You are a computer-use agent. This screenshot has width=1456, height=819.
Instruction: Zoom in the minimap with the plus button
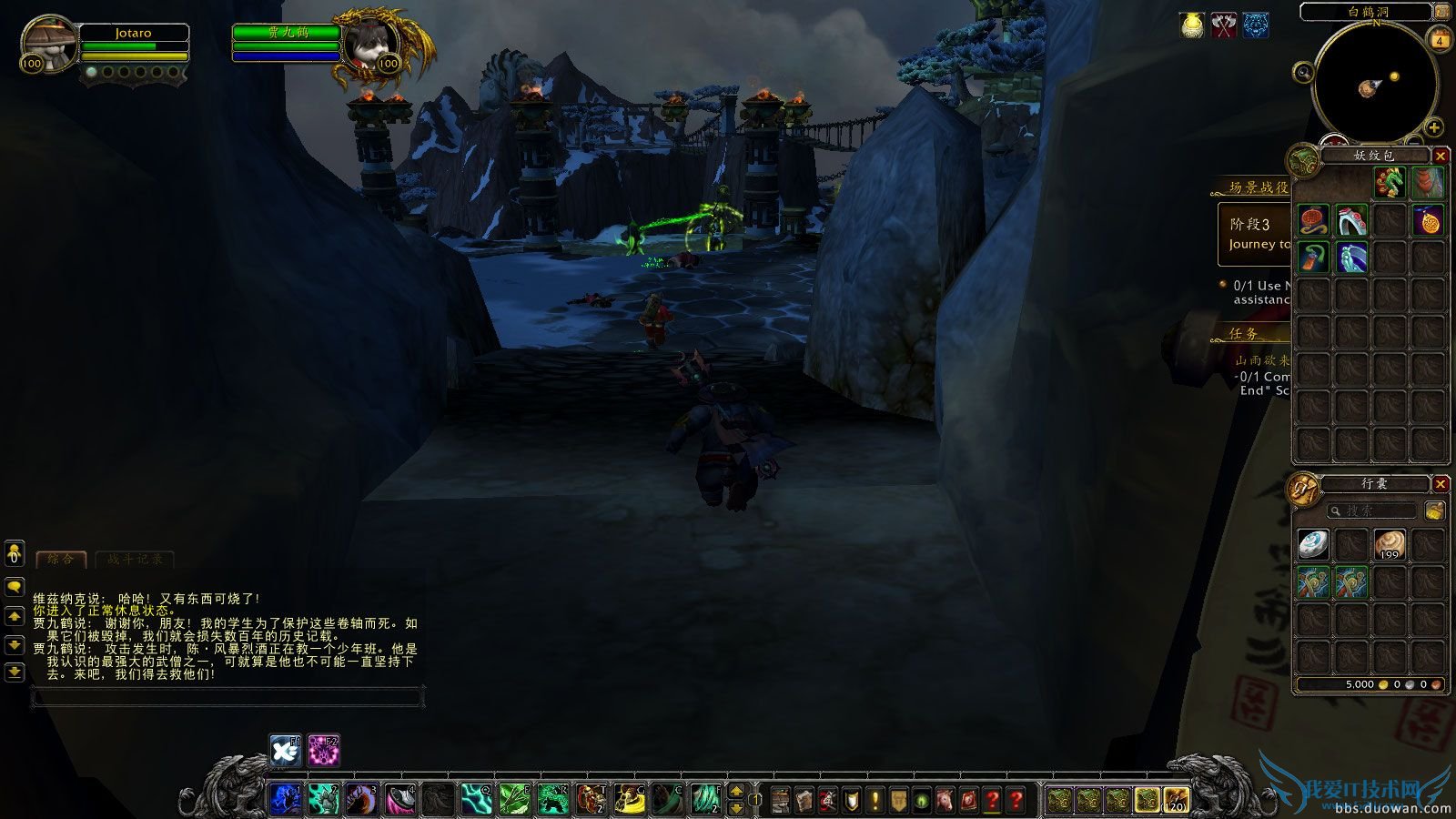click(1434, 127)
